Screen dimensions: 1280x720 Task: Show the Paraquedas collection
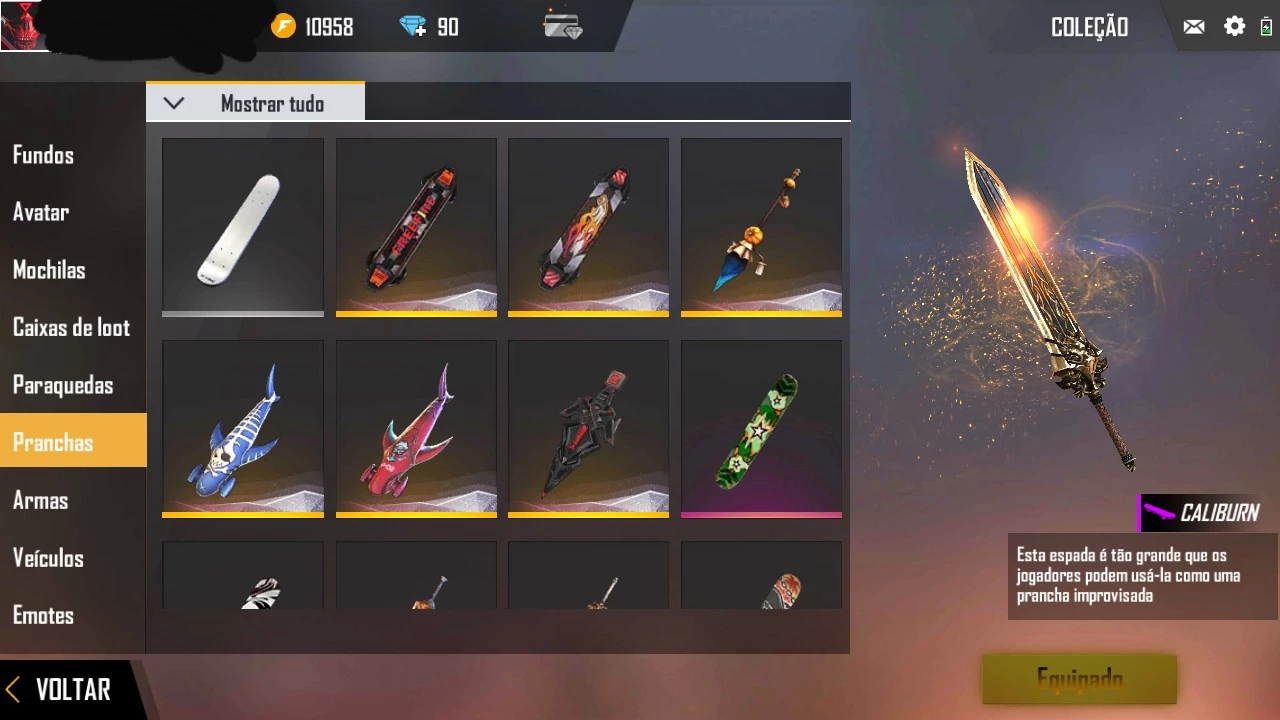63,385
